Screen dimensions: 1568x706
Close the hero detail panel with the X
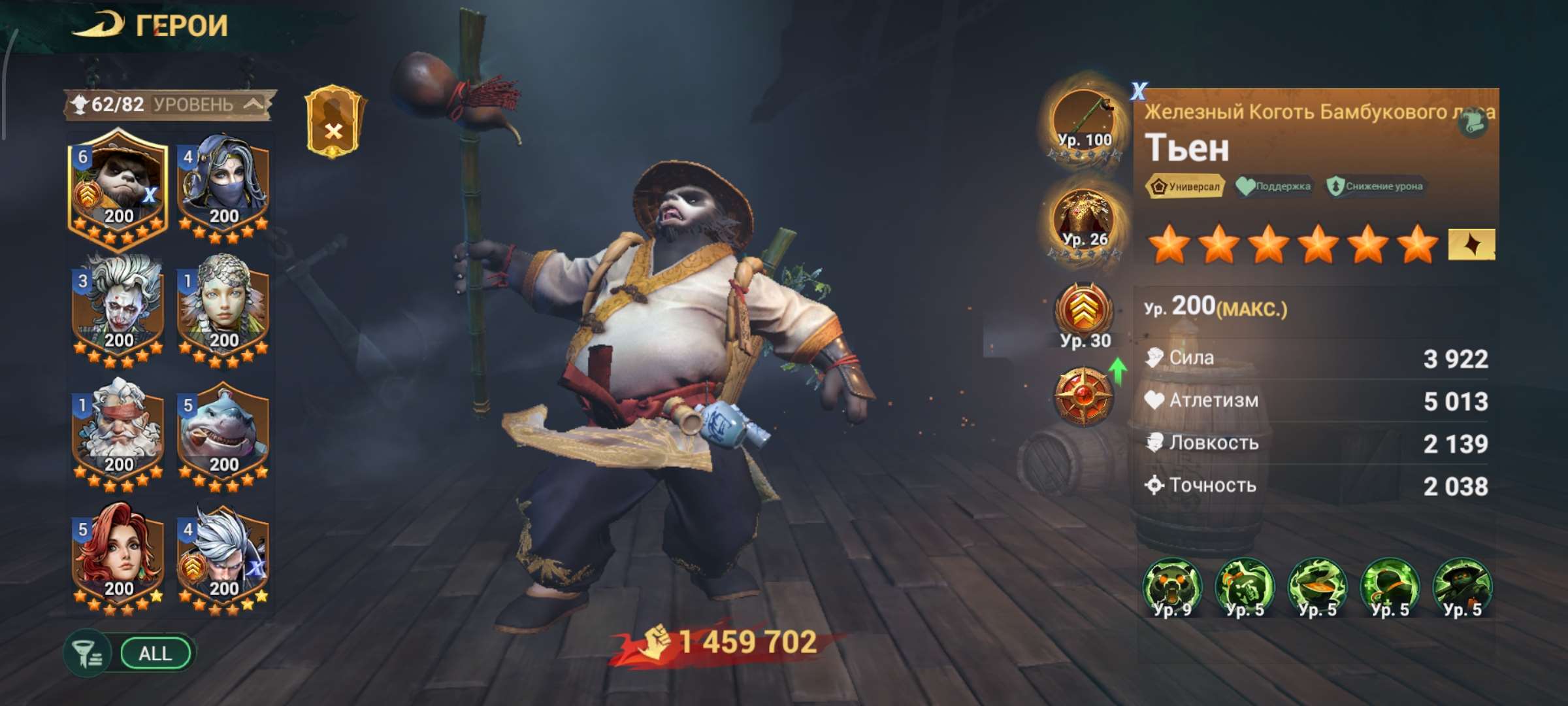[x=1139, y=90]
